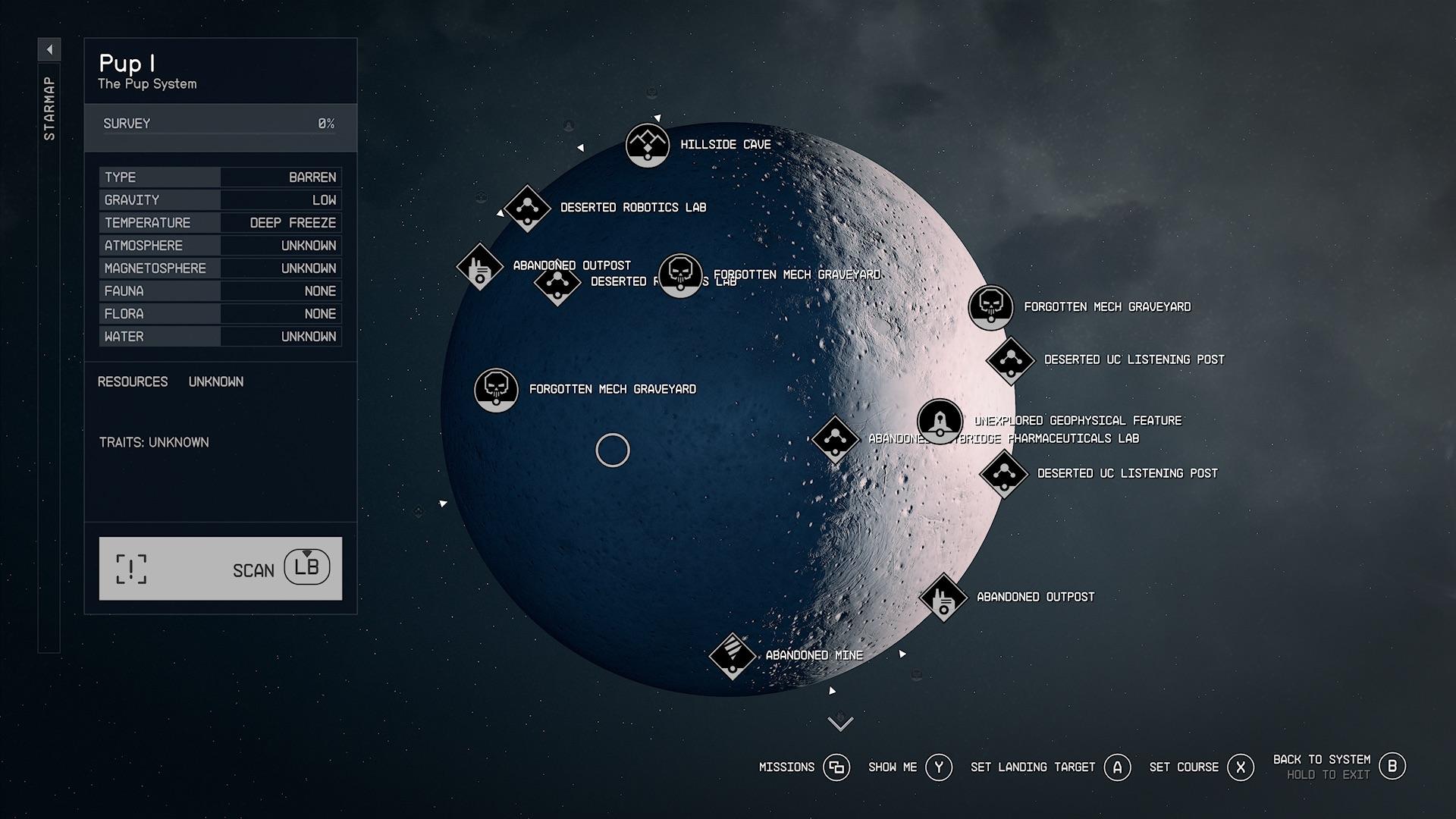Select the Hillside Cave marker

[x=648, y=145]
